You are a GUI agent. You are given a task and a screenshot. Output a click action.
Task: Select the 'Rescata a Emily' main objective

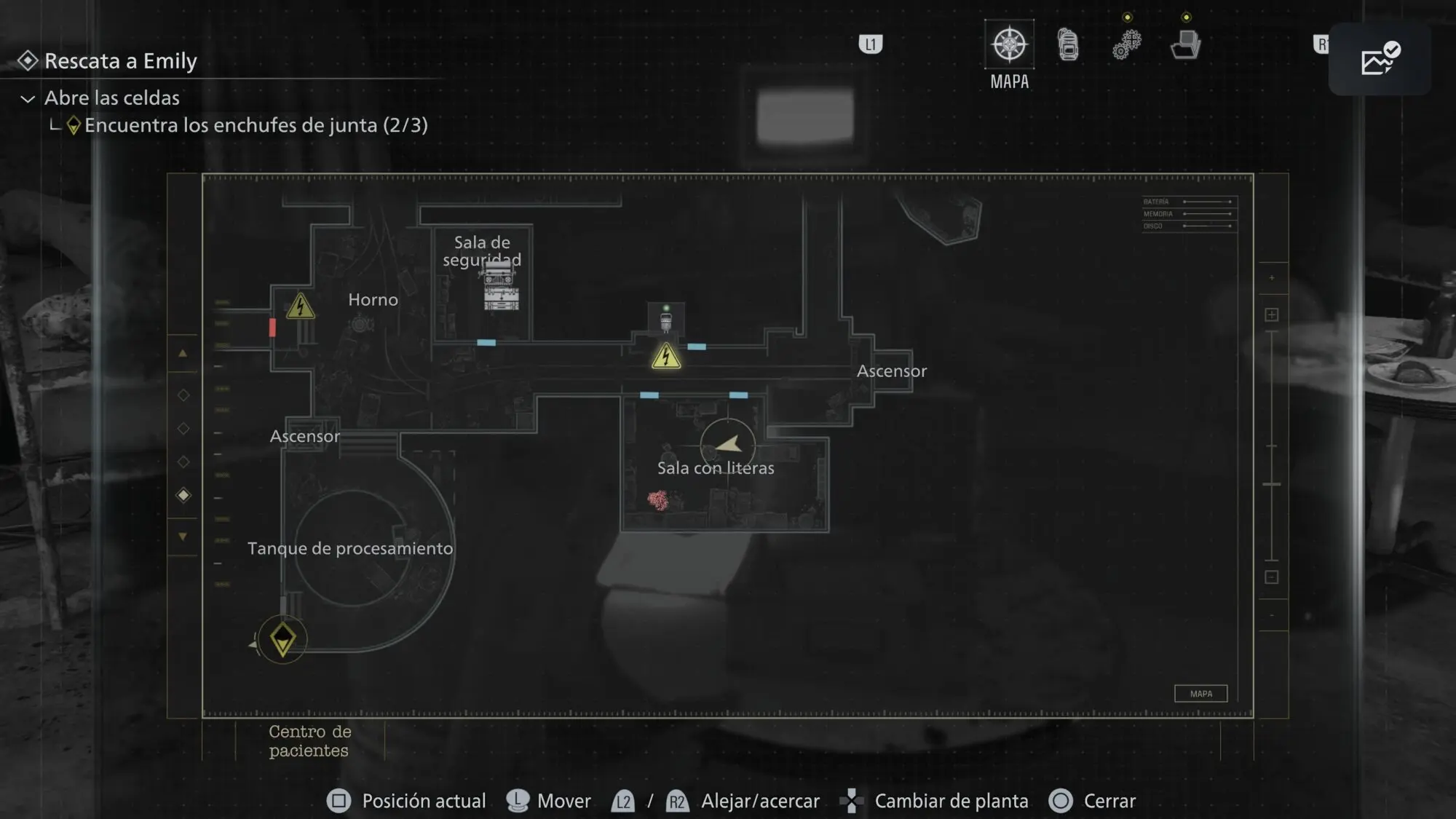tap(120, 61)
